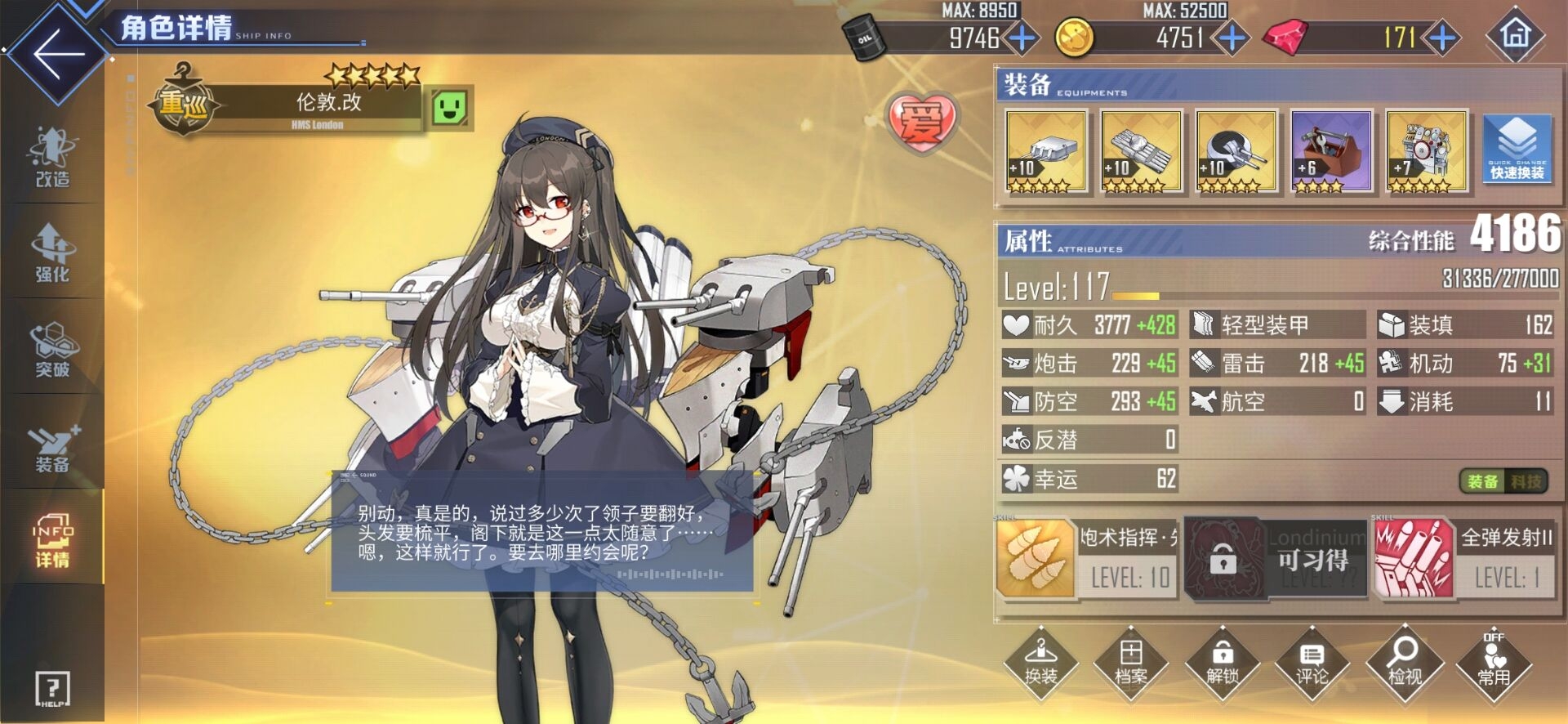The height and width of the screenshot is (724, 1568).
Task: Select the main gun turret equipment slot
Action: pyautogui.click(x=1046, y=152)
